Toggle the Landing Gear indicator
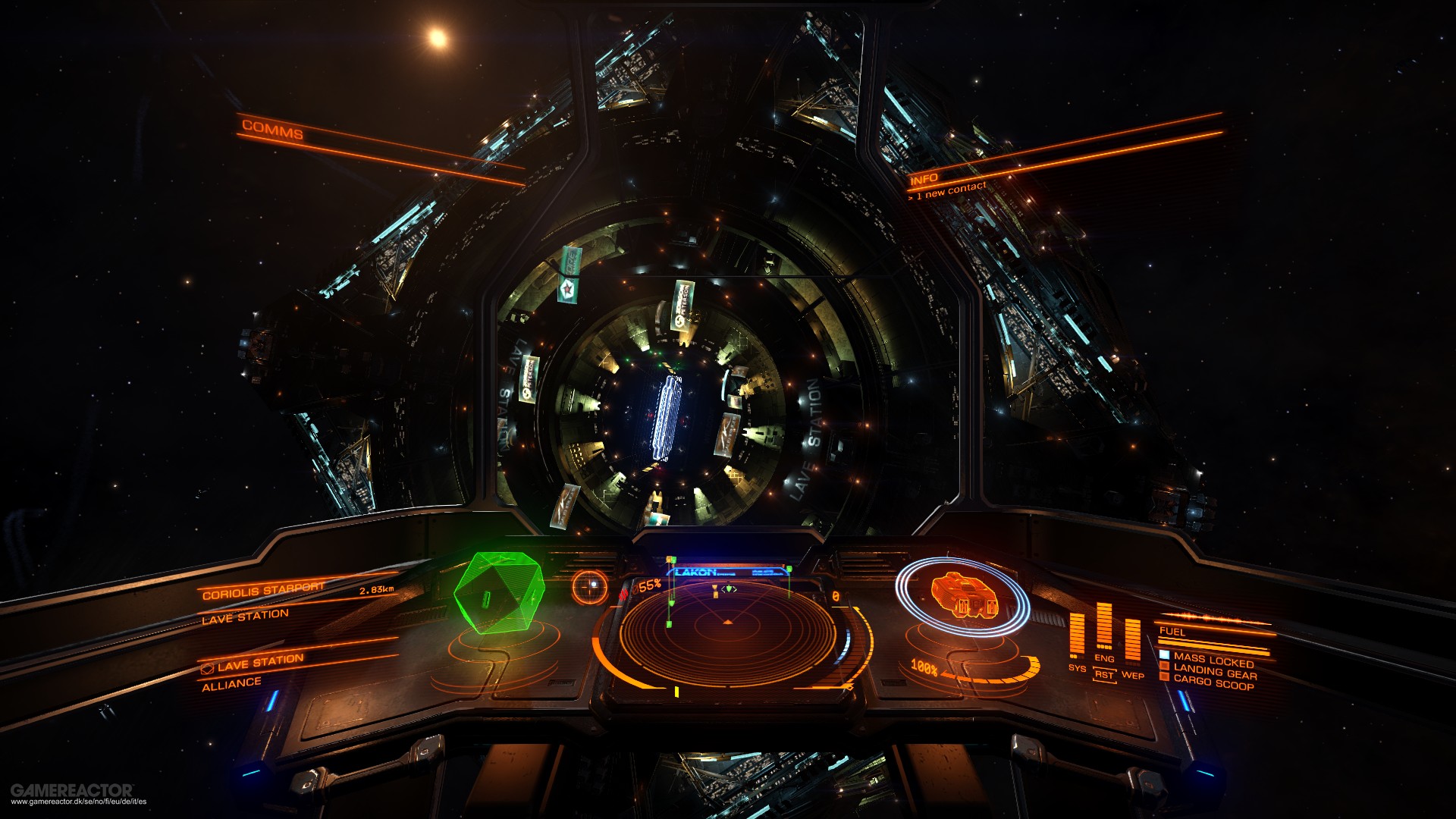Viewport: 1456px width, 819px height. point(1214,672)
